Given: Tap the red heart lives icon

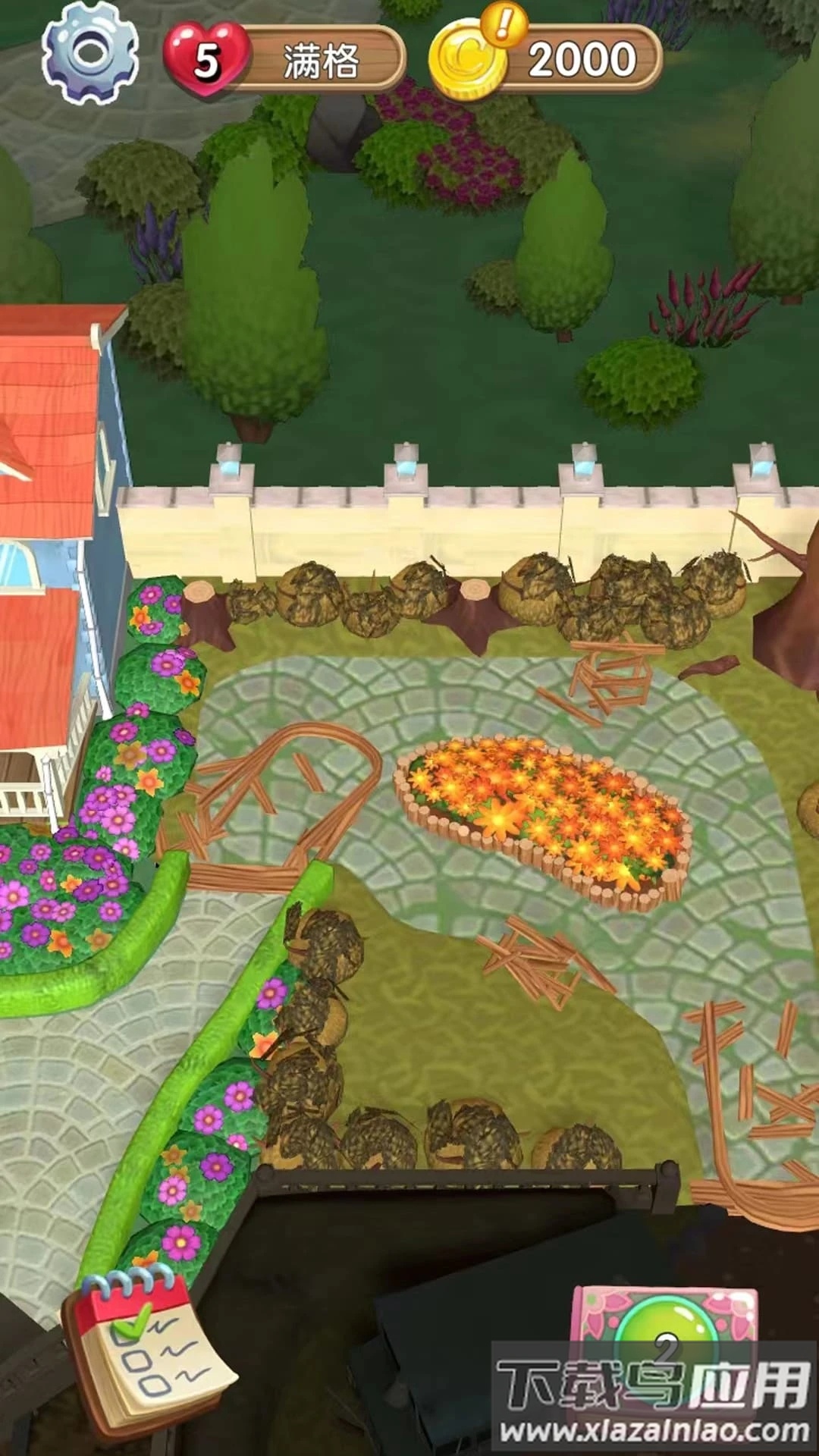Looking at the screenshot, I should pos(205,59).
